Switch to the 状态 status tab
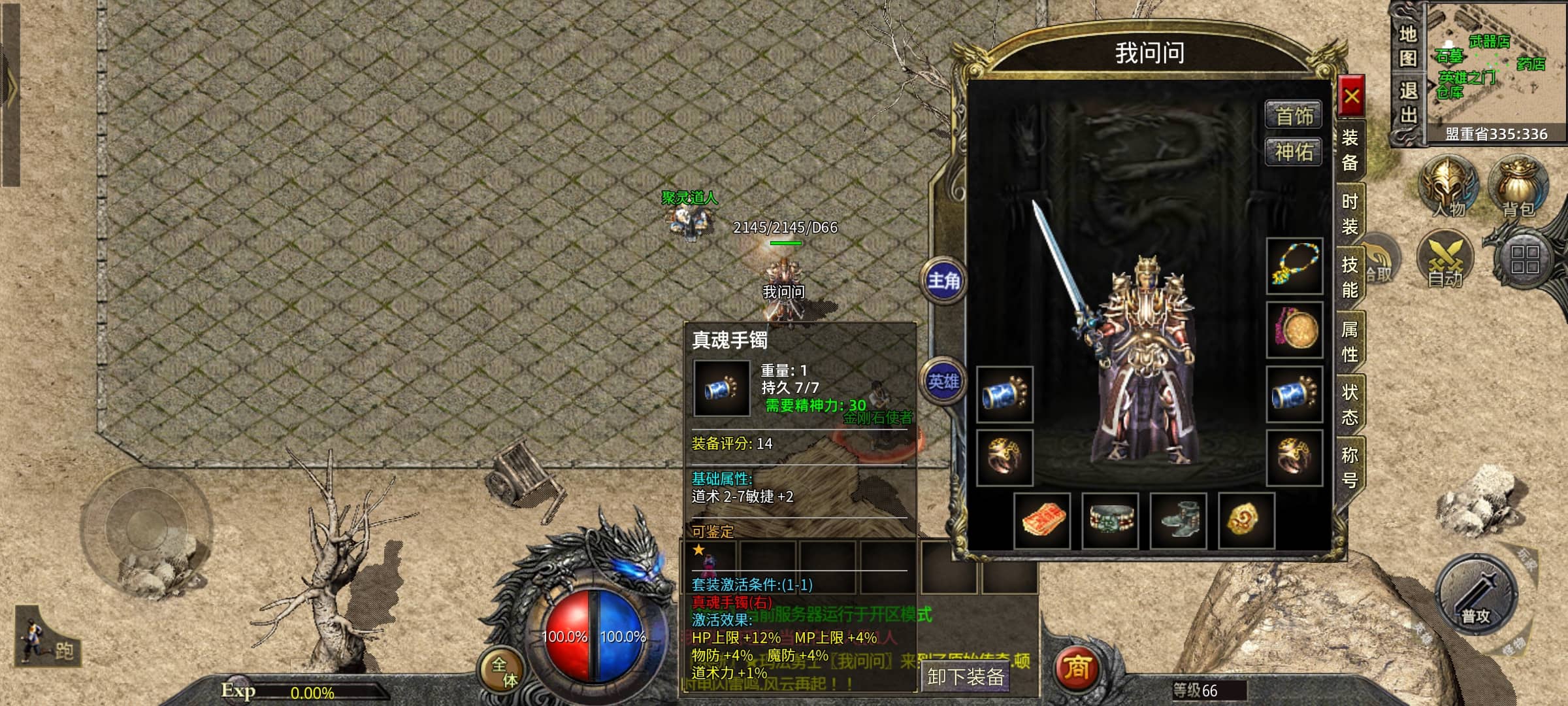 point(1350,405)
